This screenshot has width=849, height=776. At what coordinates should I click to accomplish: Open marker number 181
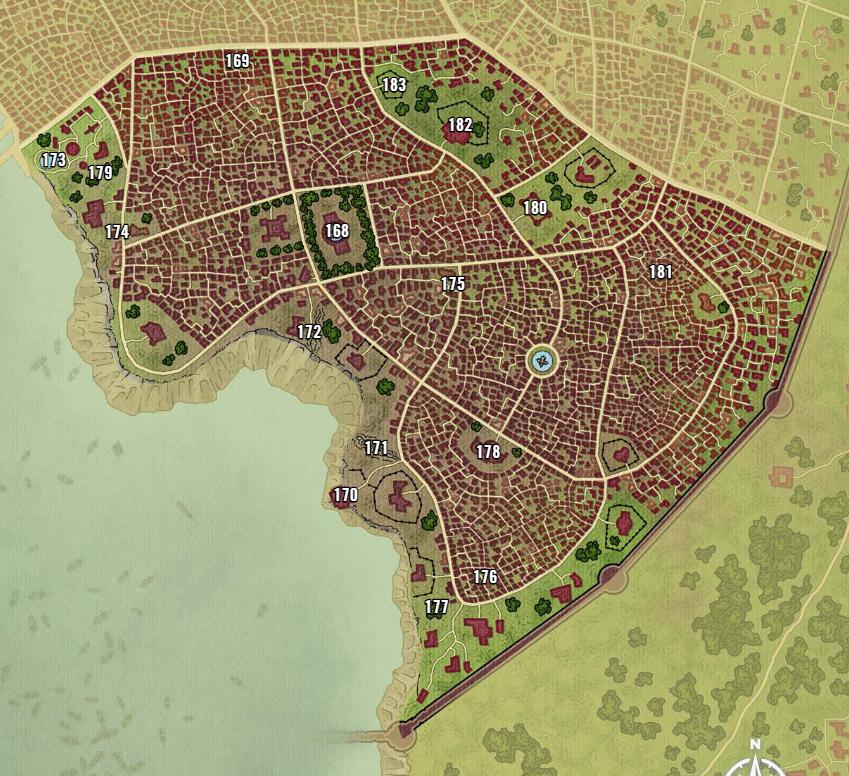coord(661,272)
